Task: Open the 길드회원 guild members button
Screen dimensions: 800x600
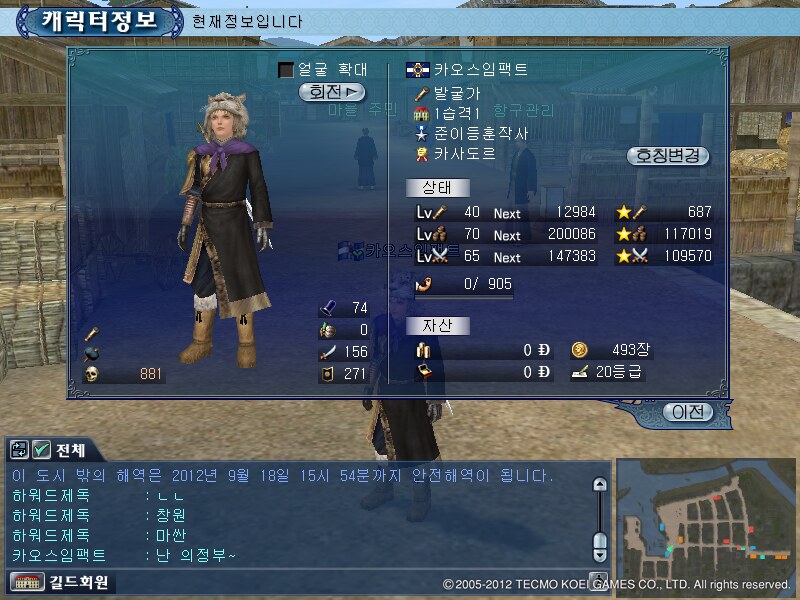Action: pos(61,581)
